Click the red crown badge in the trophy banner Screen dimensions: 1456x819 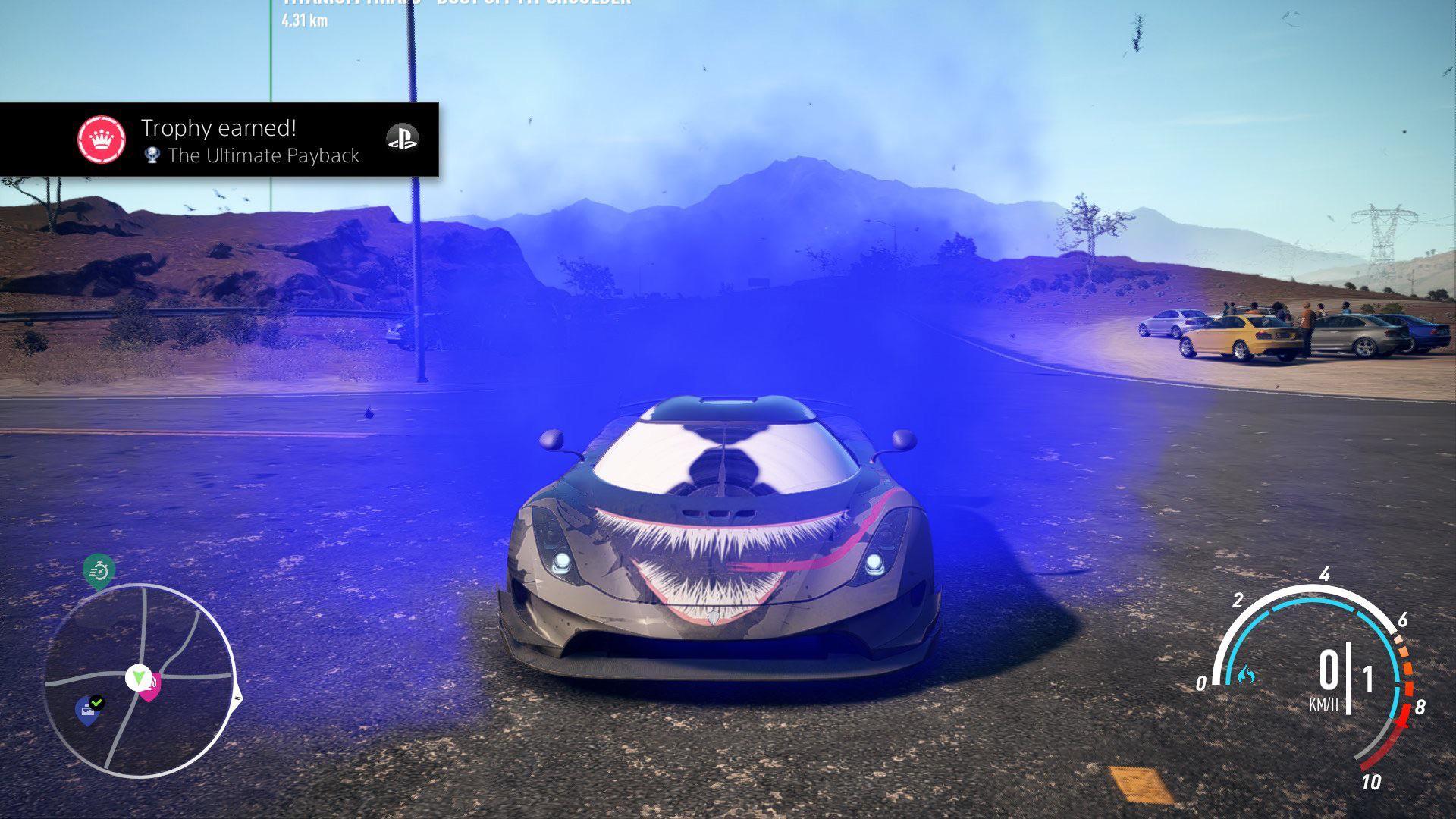(x=102, y=137)
